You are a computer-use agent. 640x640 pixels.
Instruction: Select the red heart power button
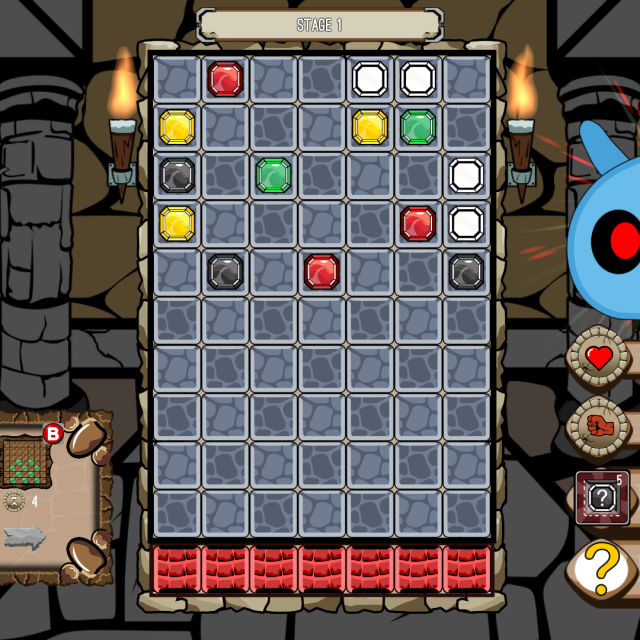tap(599, 357)
